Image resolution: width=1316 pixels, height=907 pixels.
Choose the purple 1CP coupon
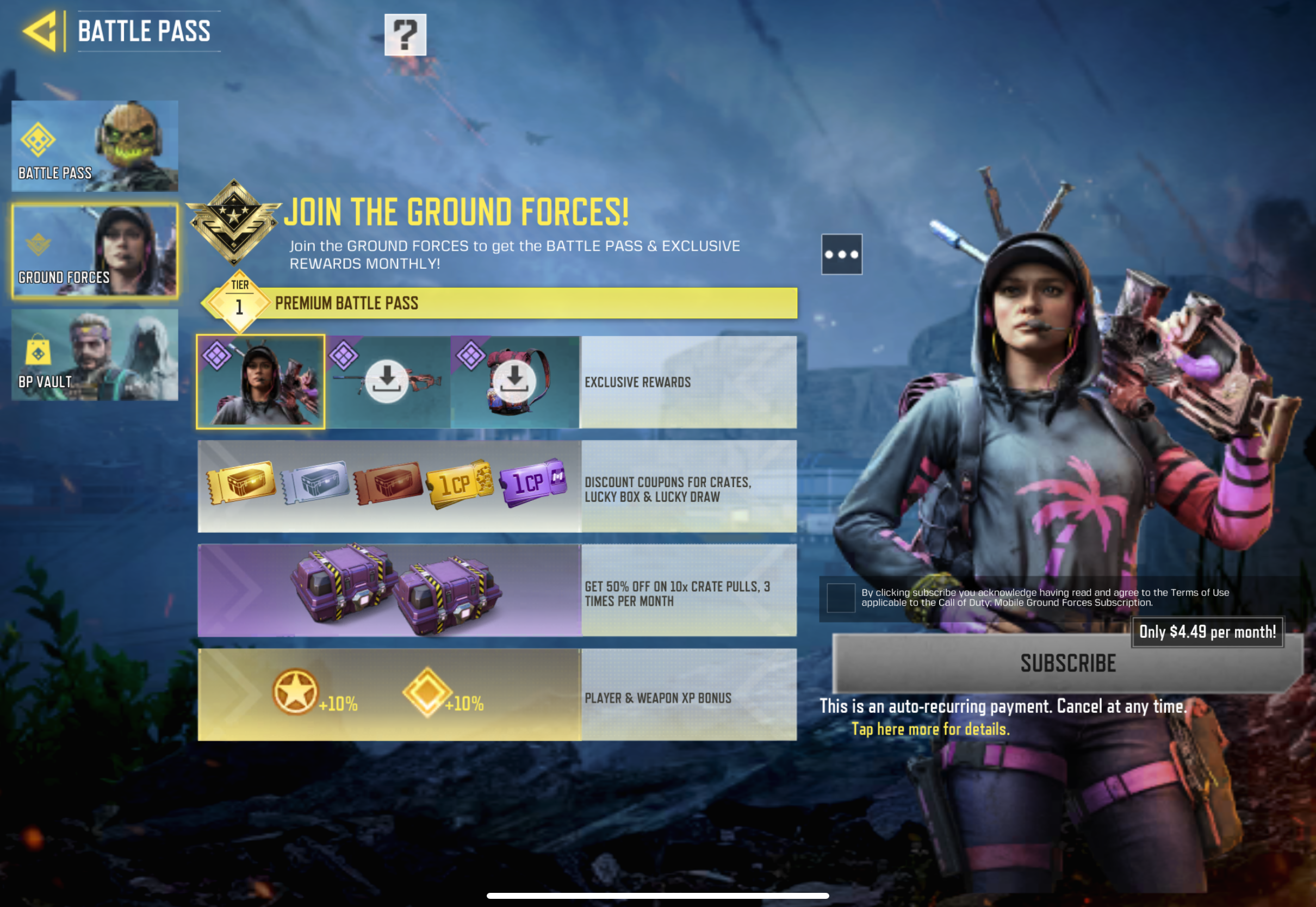pyautogui.click(x=533, y=482)
